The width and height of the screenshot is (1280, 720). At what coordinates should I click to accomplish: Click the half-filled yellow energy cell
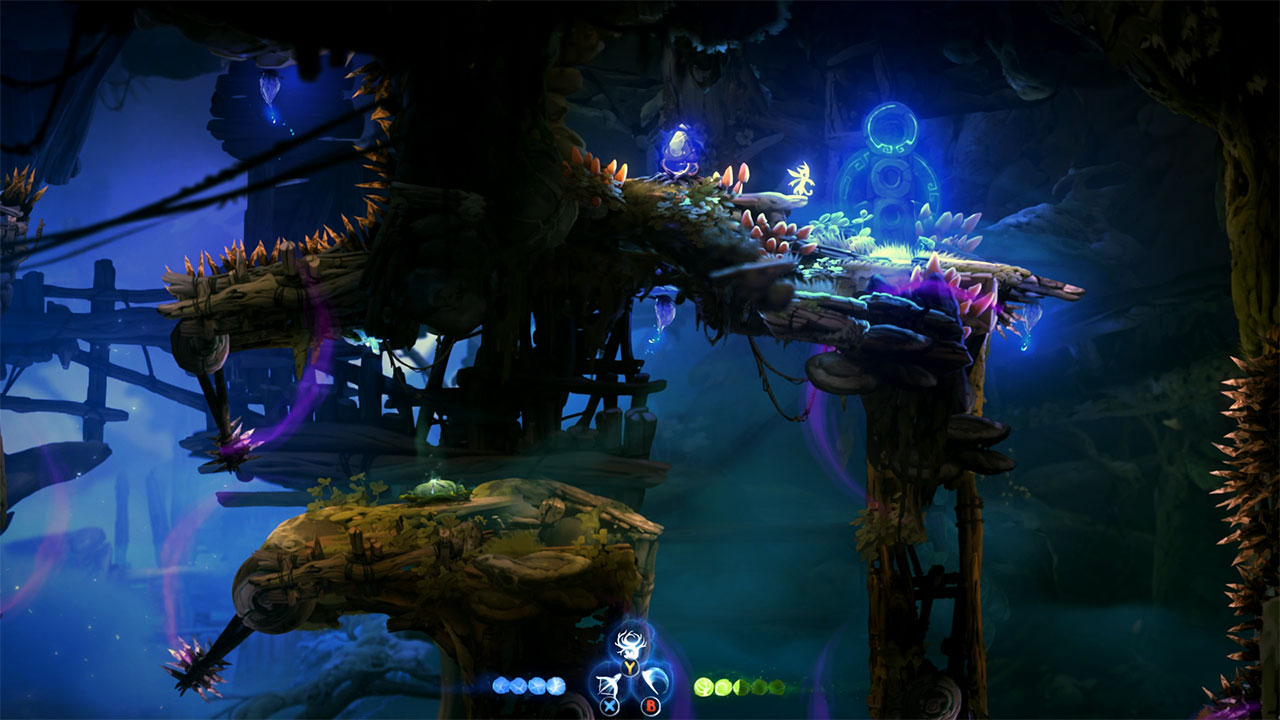(x=740, y=687)
